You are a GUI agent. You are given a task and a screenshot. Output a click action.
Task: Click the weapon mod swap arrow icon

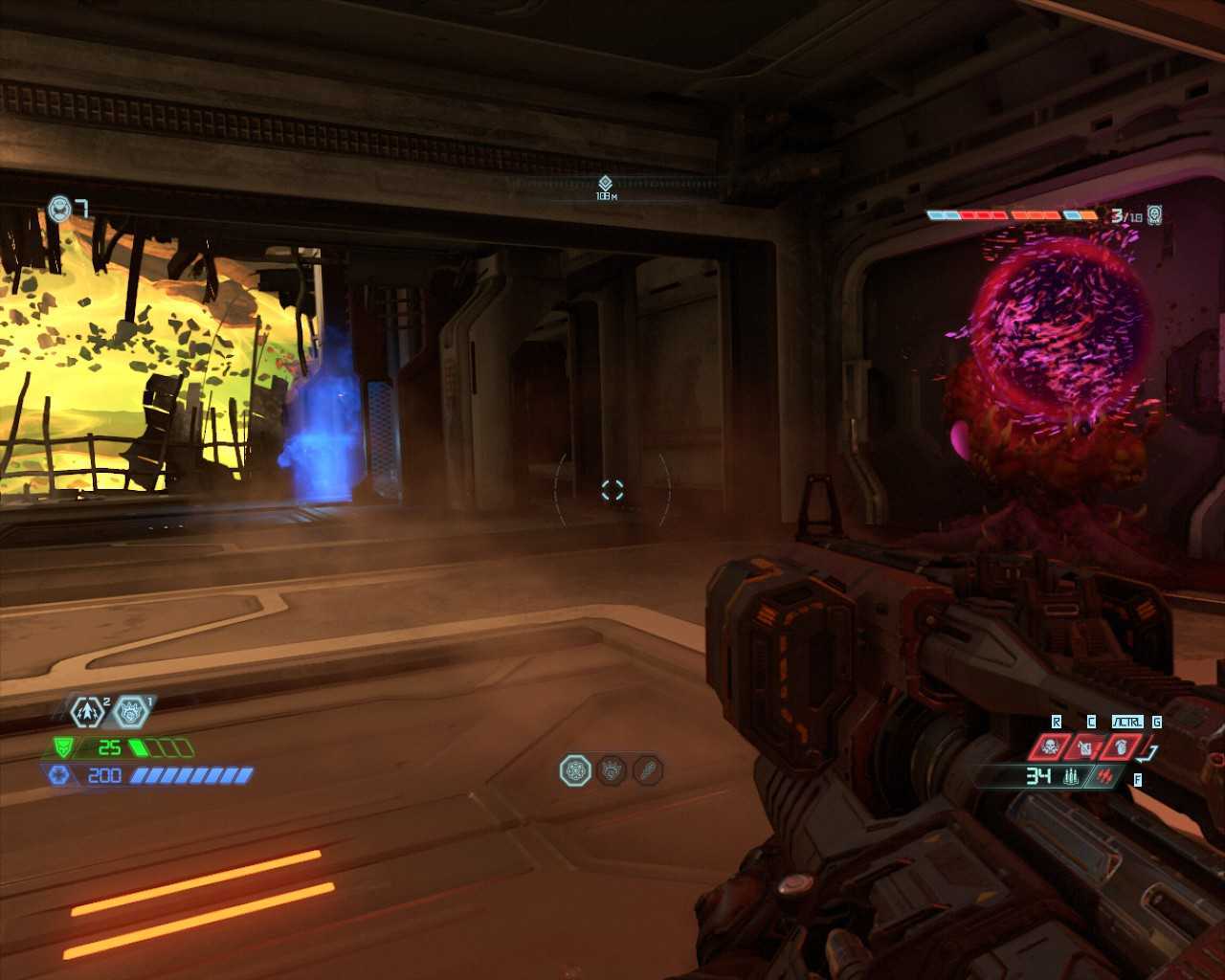1150,753
